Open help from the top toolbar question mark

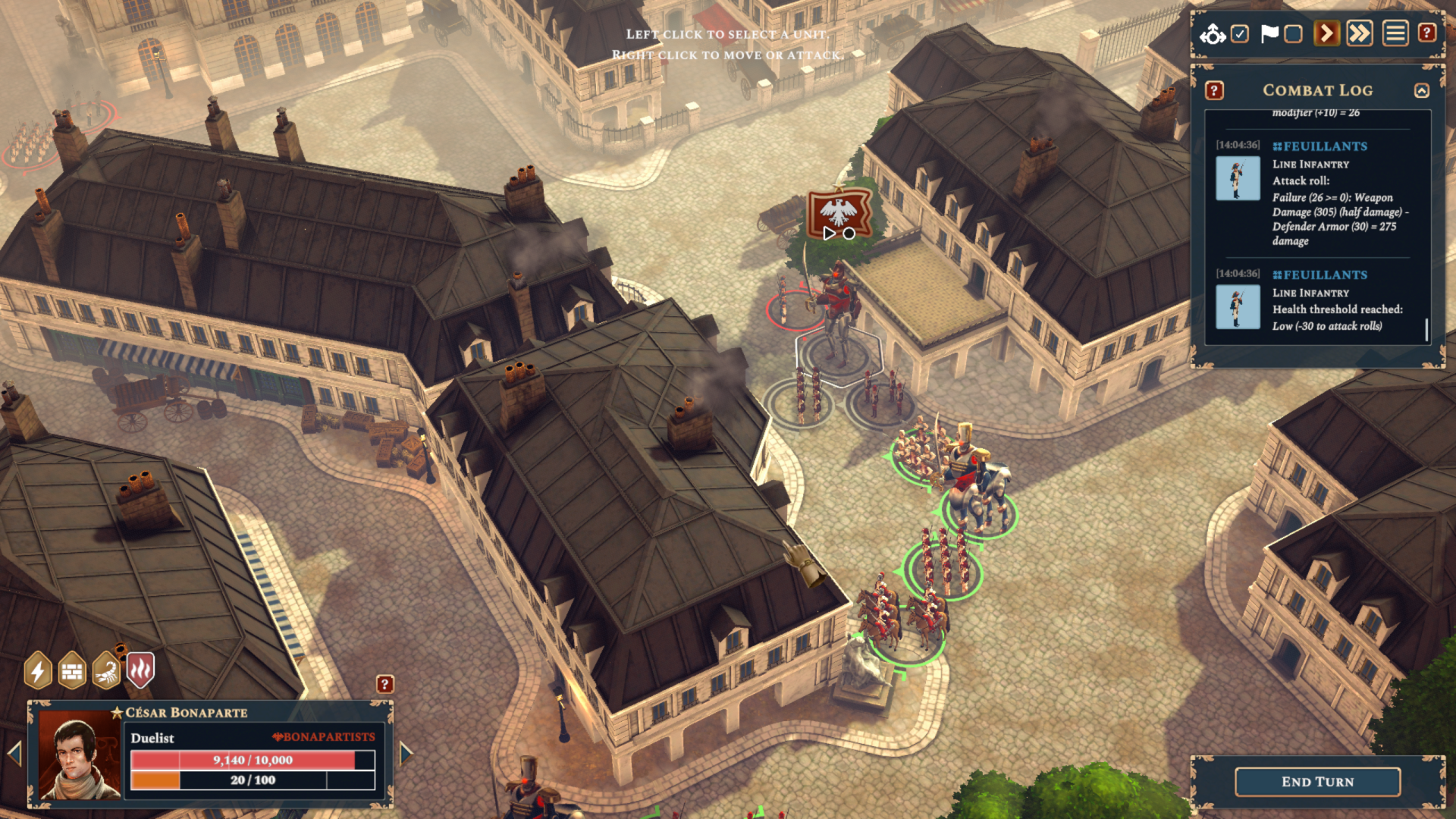pyautogui.click(x=1427, y=33)
